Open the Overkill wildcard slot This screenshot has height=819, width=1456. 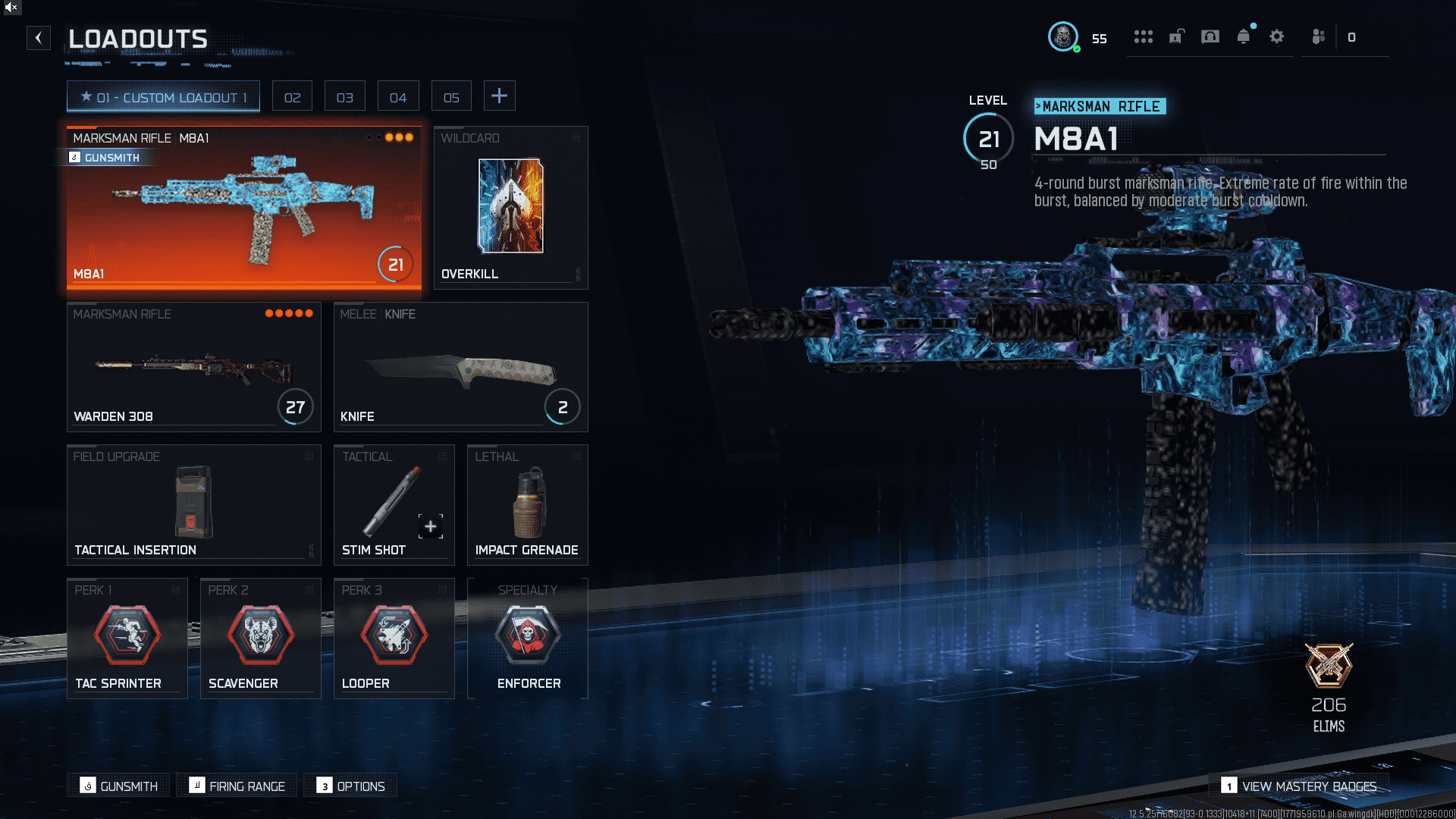pyautogui.click(x=510, y=208)
